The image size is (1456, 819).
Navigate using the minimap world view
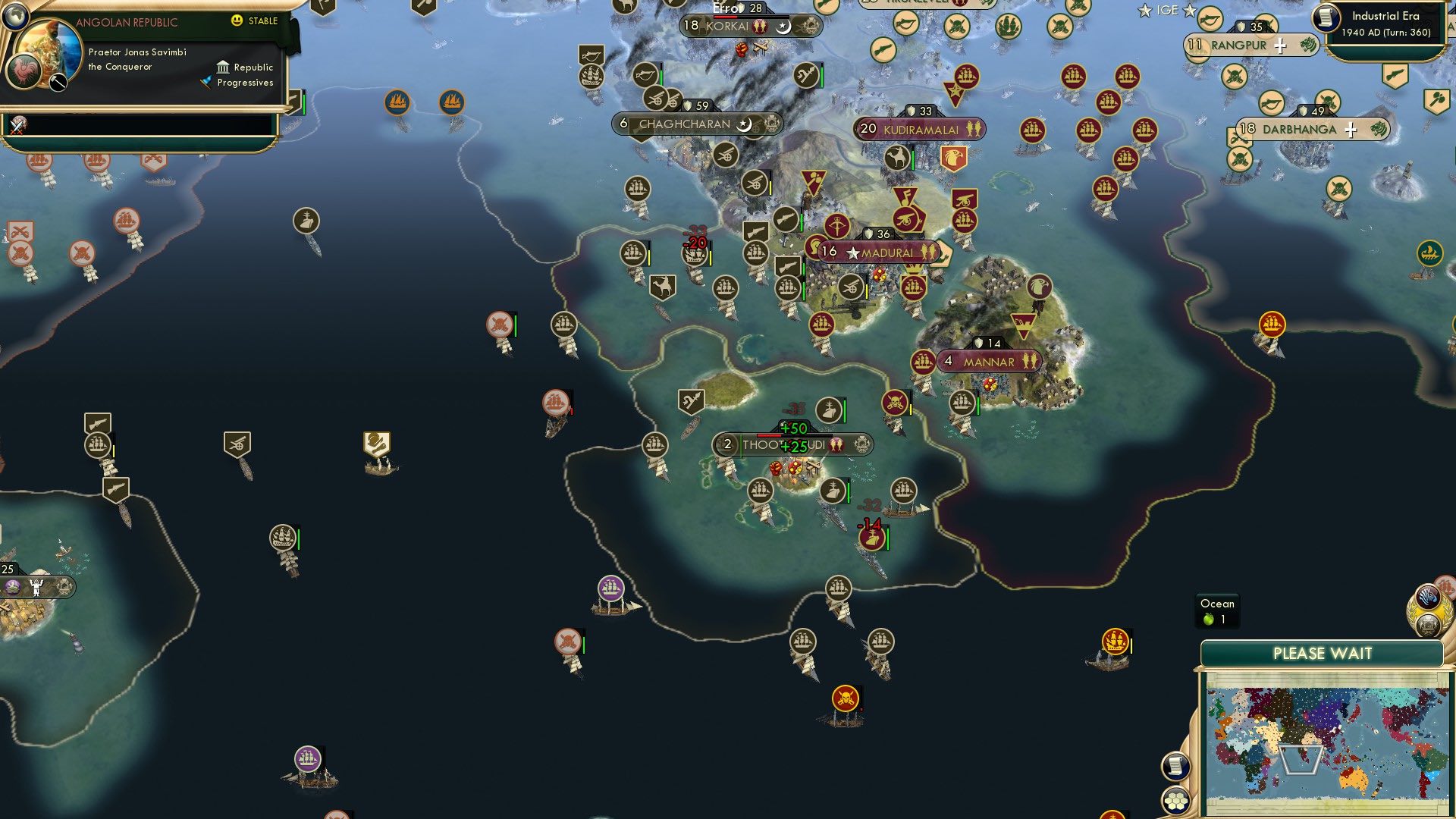[1335, 736]
